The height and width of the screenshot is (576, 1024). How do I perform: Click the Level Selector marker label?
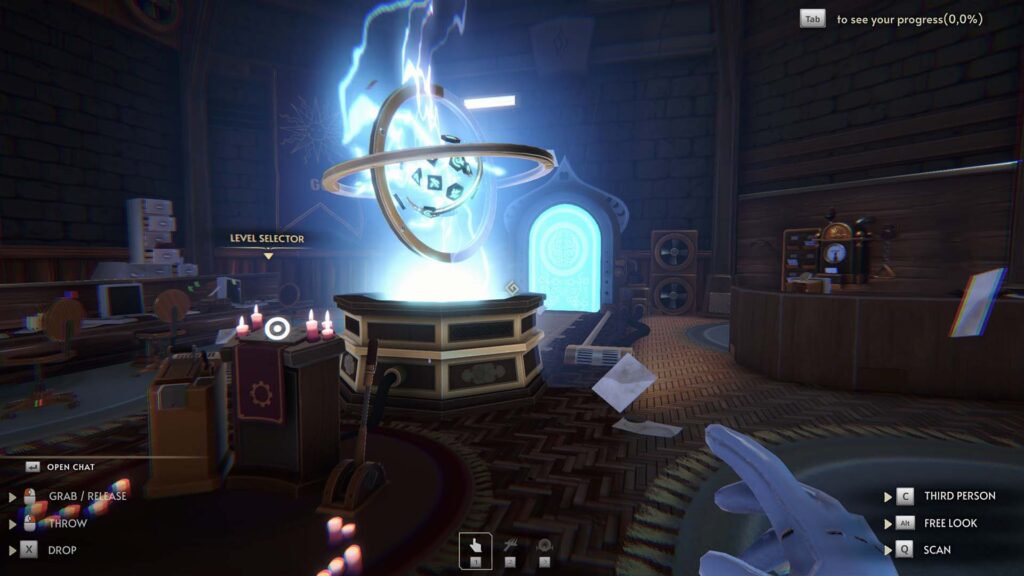click(267, 239)
